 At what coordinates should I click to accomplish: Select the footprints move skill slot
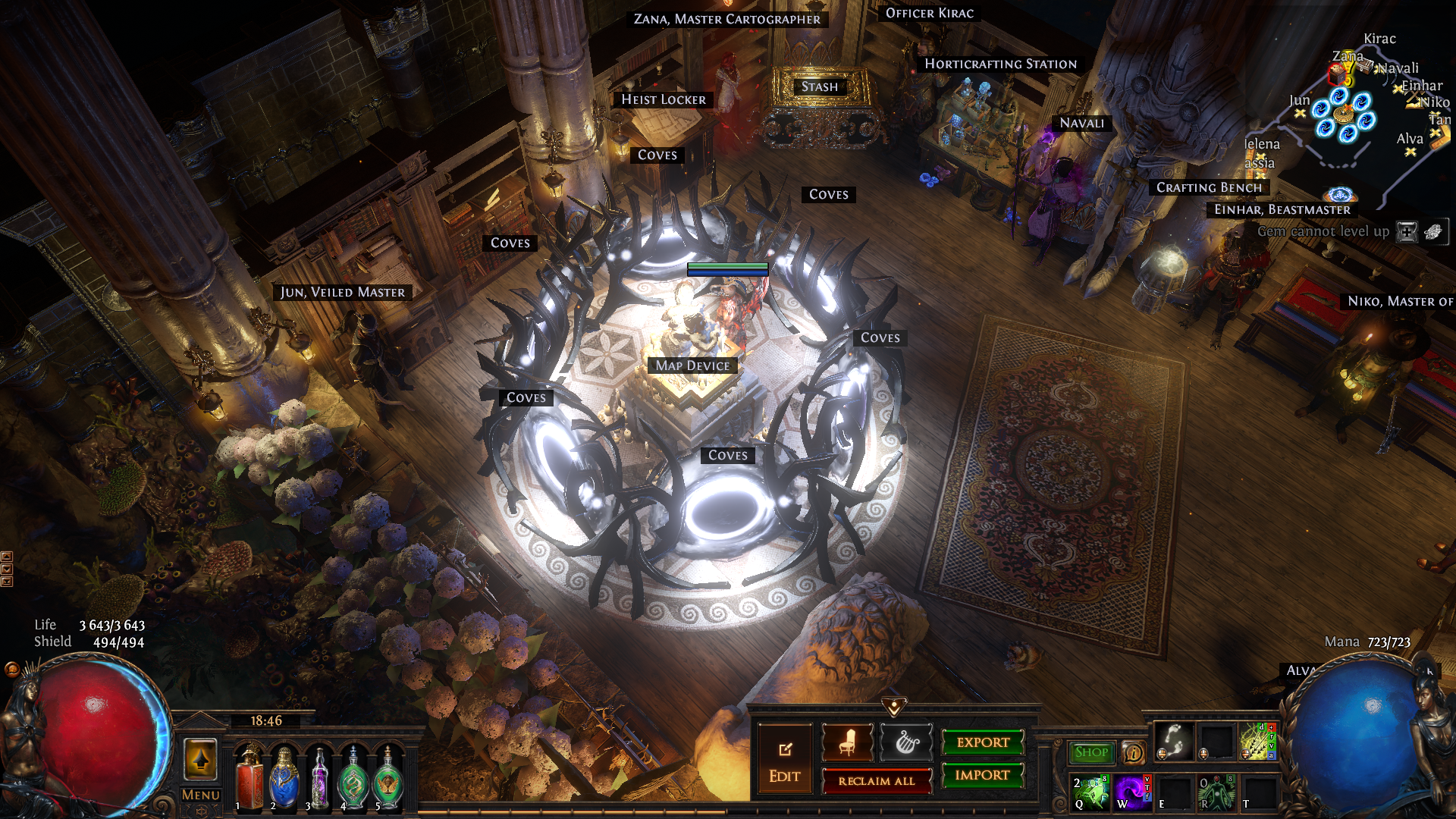point(1173,741)
